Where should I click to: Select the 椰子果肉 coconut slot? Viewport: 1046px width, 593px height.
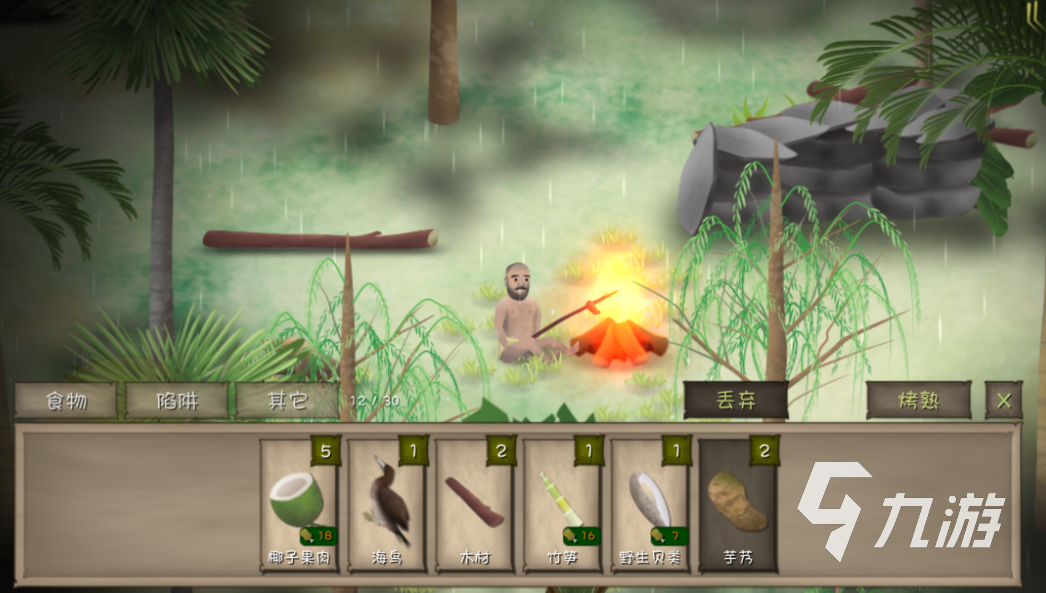pyautogui.click(x=299, y=506)
